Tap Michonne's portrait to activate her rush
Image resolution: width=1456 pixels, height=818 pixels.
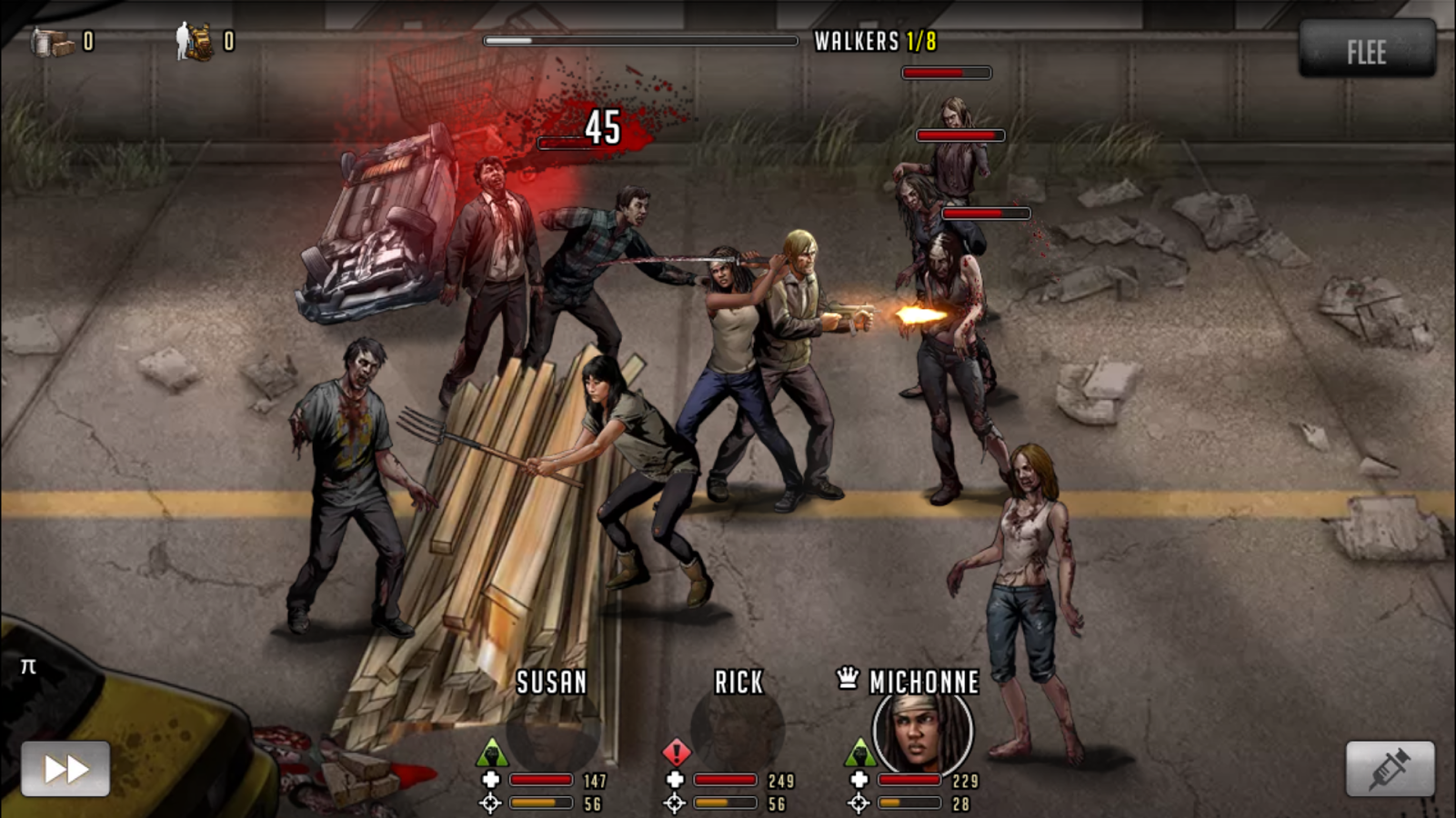tap(919, 733)
